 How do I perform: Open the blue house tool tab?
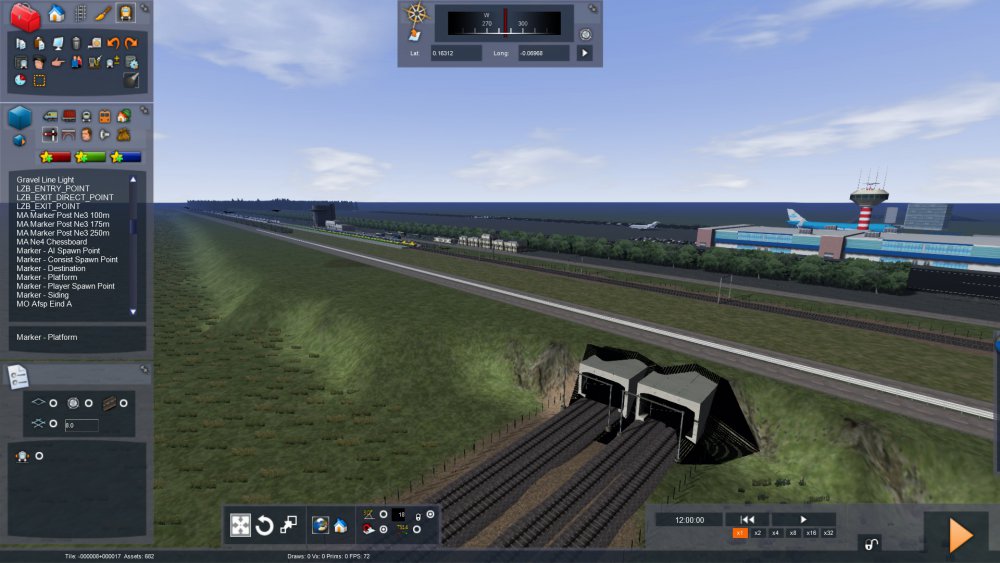(x=57, y=13)
